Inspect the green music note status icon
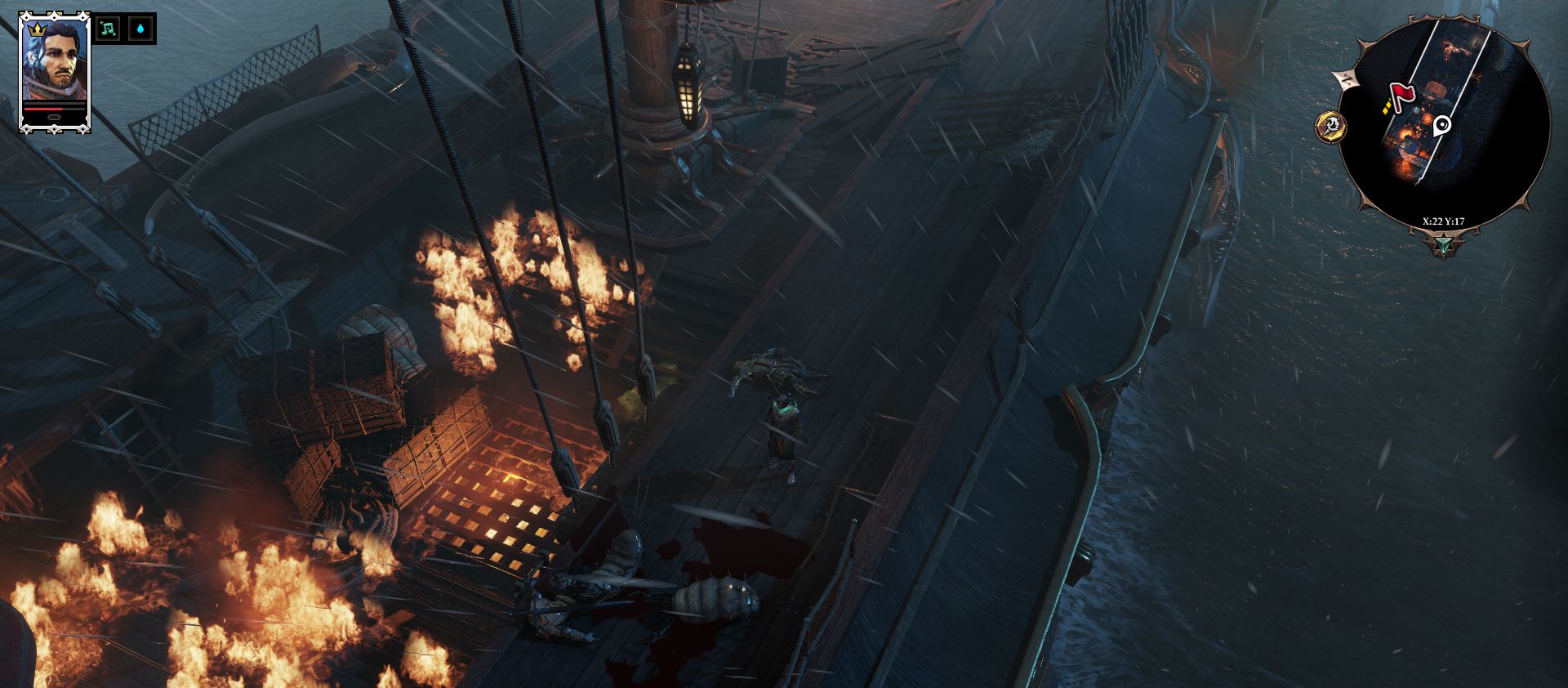Image resolution: width=1568 pixels, height=688 pixels. click(107, 29)
